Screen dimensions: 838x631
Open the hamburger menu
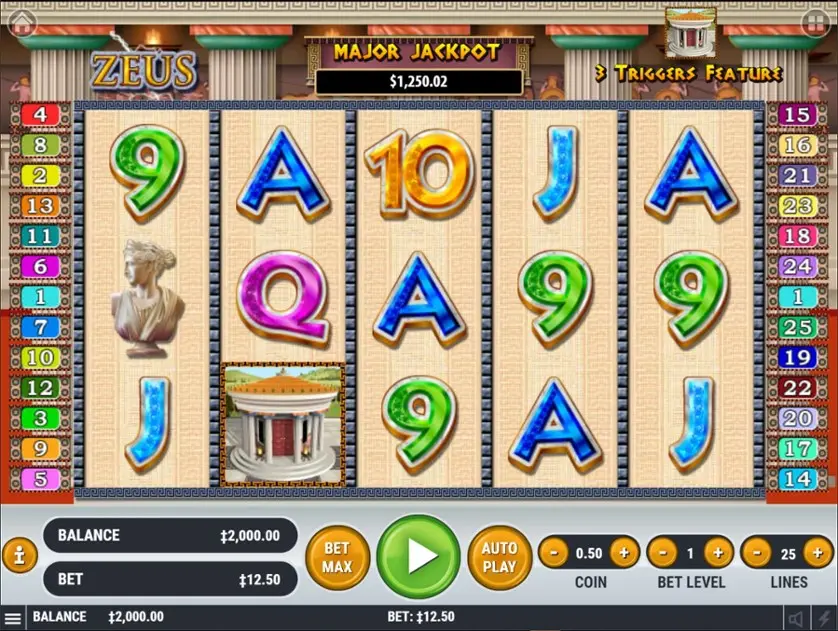[13, 618]
